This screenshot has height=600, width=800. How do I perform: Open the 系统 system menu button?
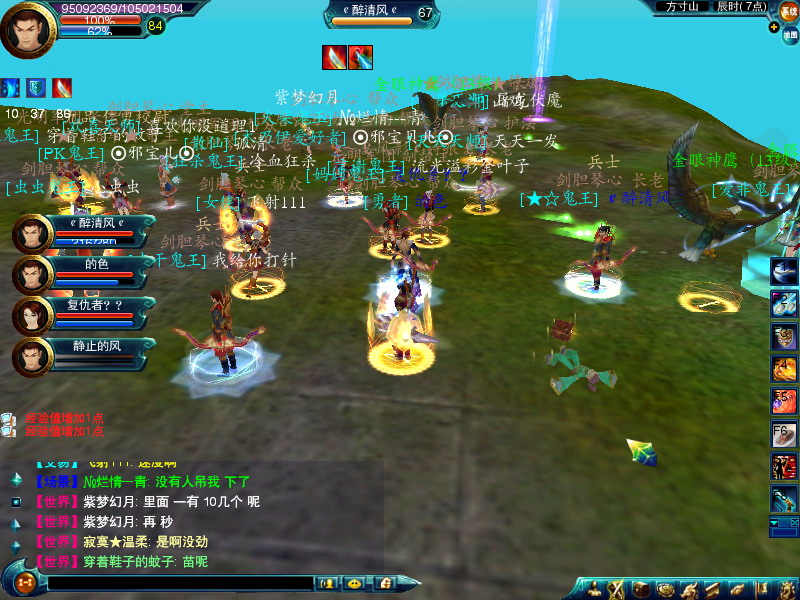(789, 10)
